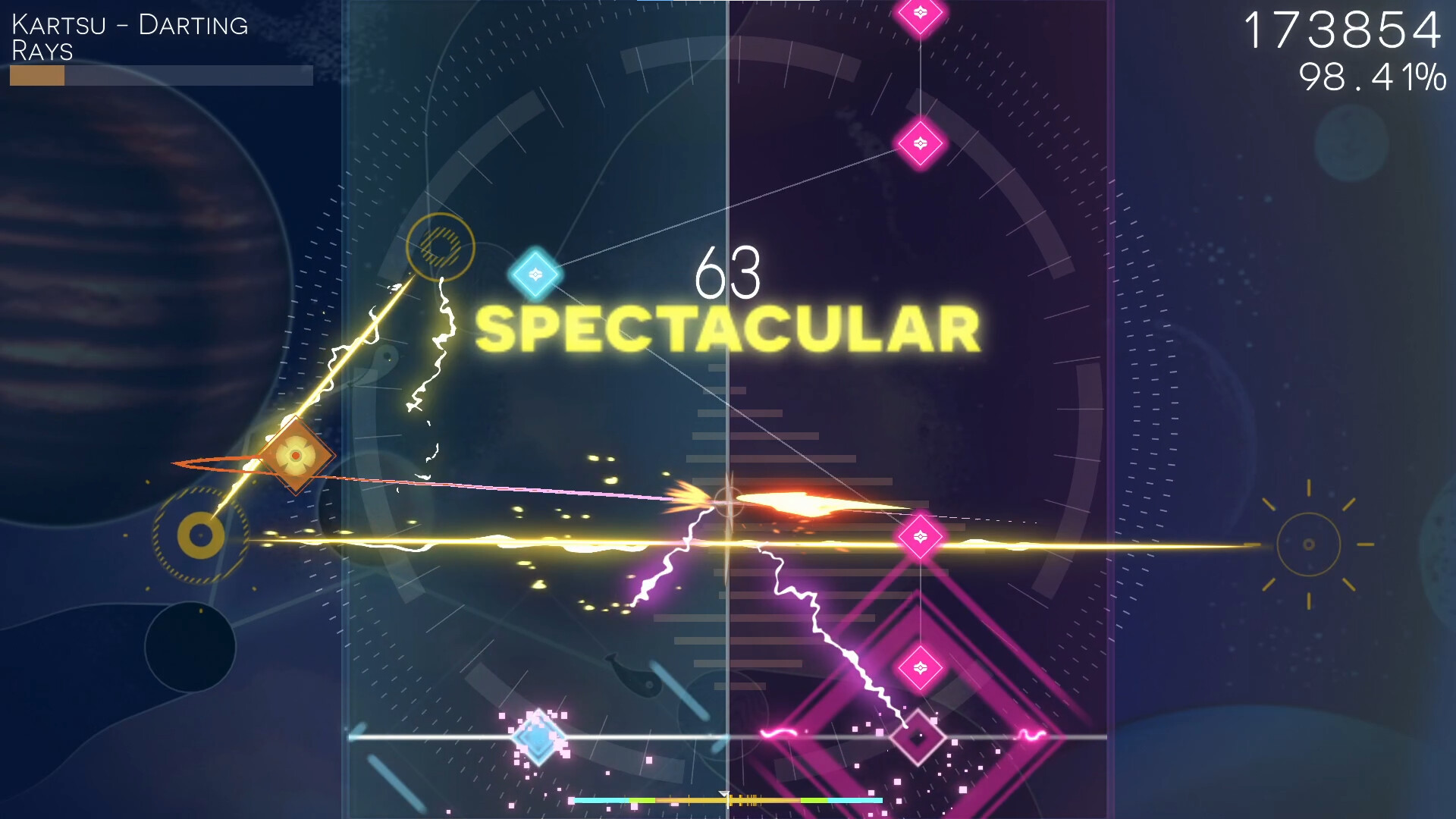Image resolution: width=1456 pixels, height=819 pixels.
Task: Open the song title Kartsu - Darting Rays
Action: click(127, 36)
